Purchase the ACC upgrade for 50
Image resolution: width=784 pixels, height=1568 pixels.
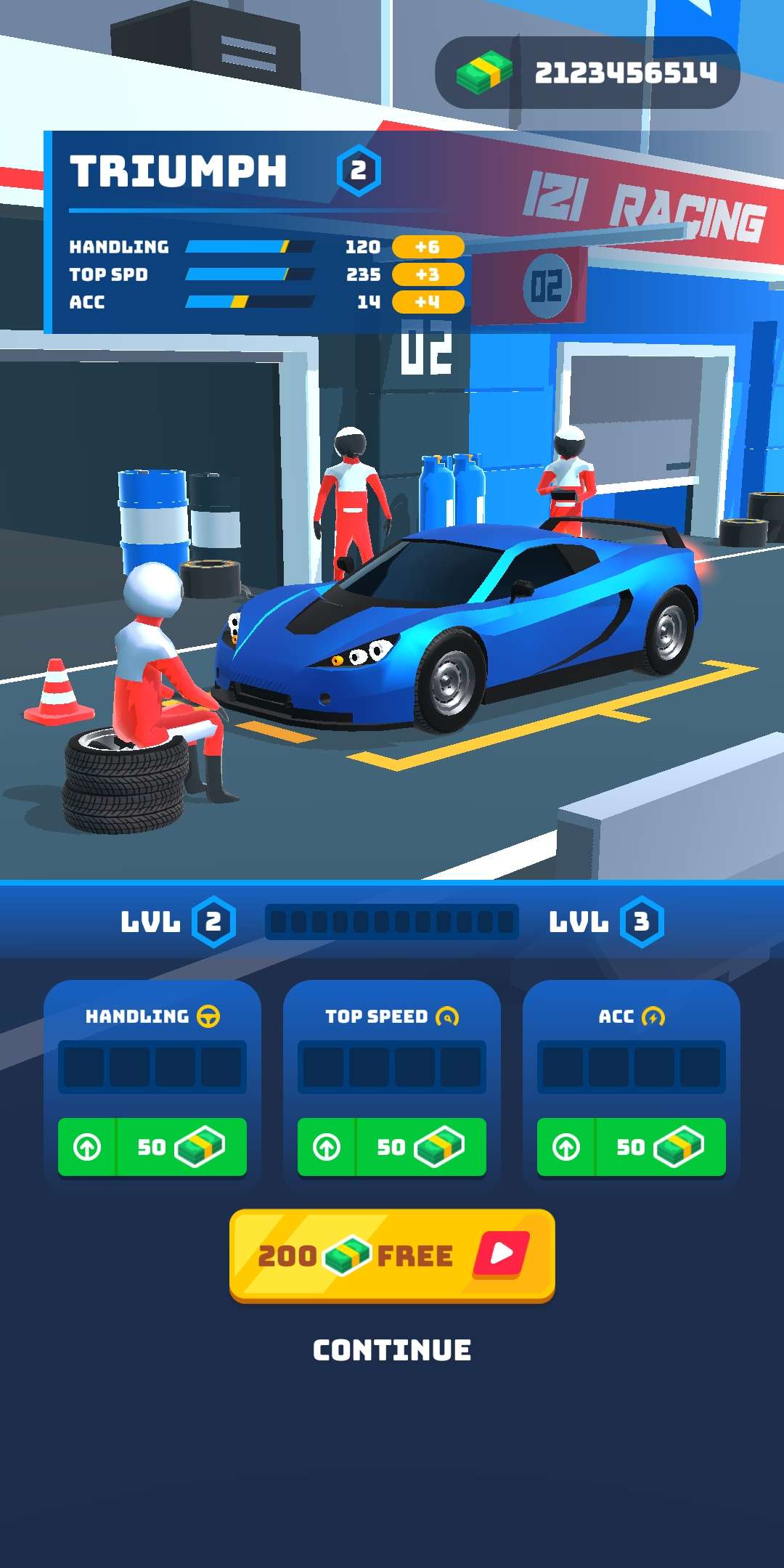[632, 1147]
